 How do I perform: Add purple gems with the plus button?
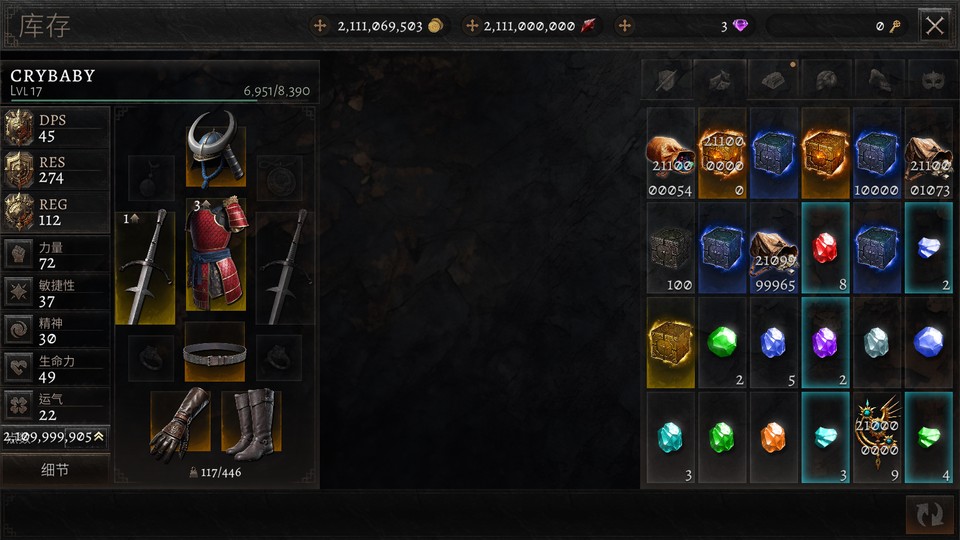click(625, 26)
